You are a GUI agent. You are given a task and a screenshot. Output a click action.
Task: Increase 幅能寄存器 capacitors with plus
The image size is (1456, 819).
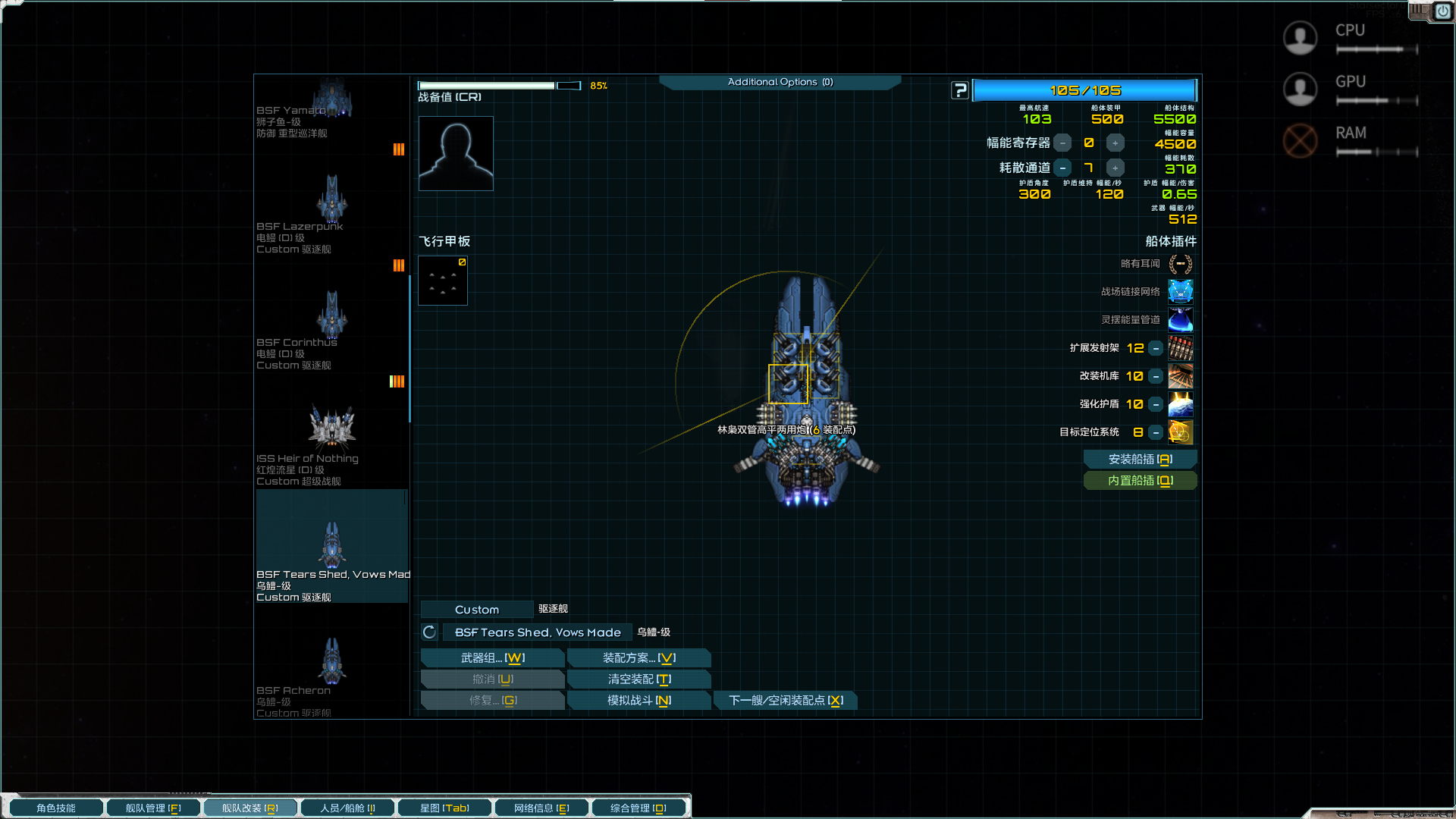click(x=1115, y=143)
